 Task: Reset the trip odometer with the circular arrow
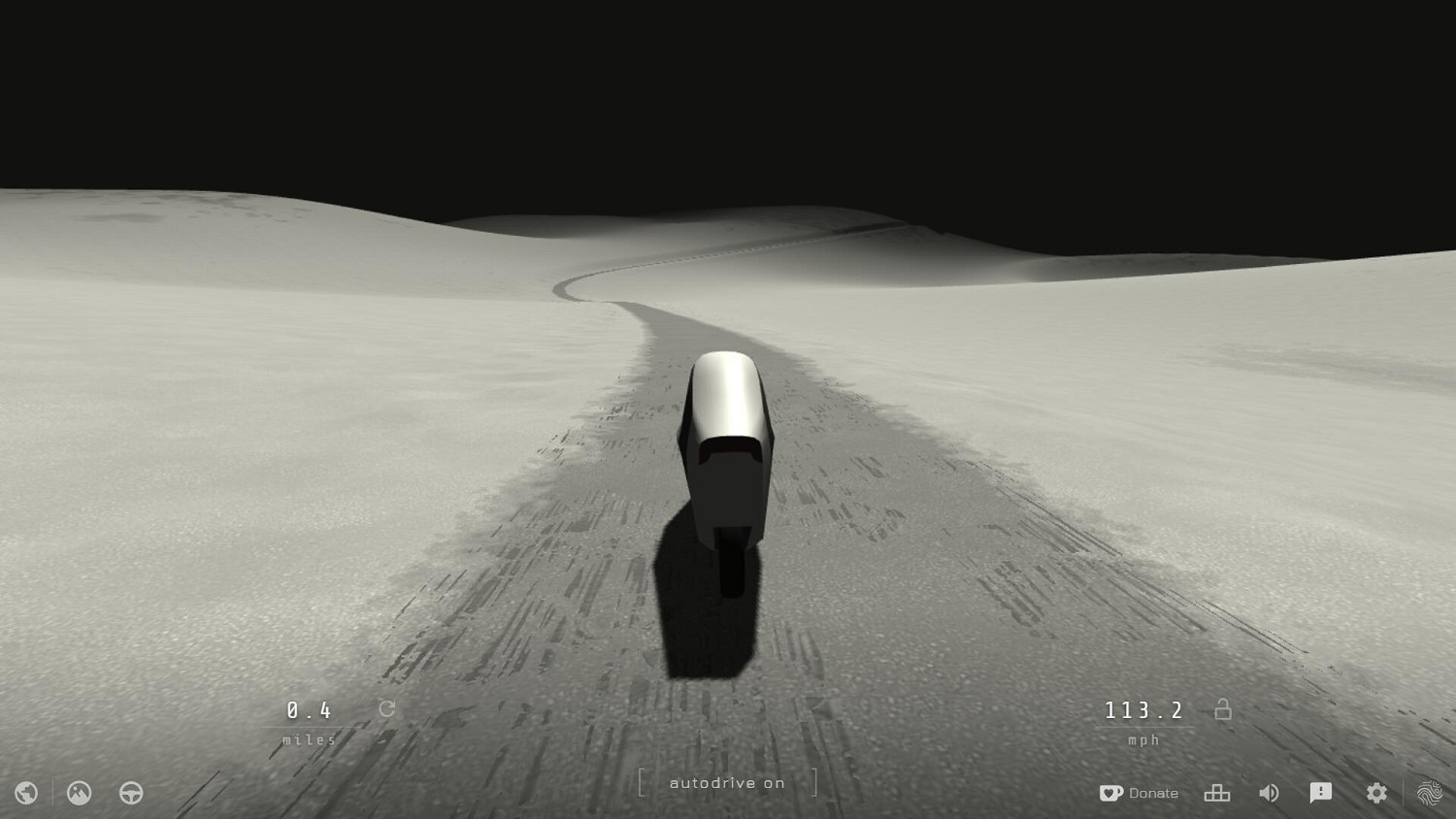point(385,709)
